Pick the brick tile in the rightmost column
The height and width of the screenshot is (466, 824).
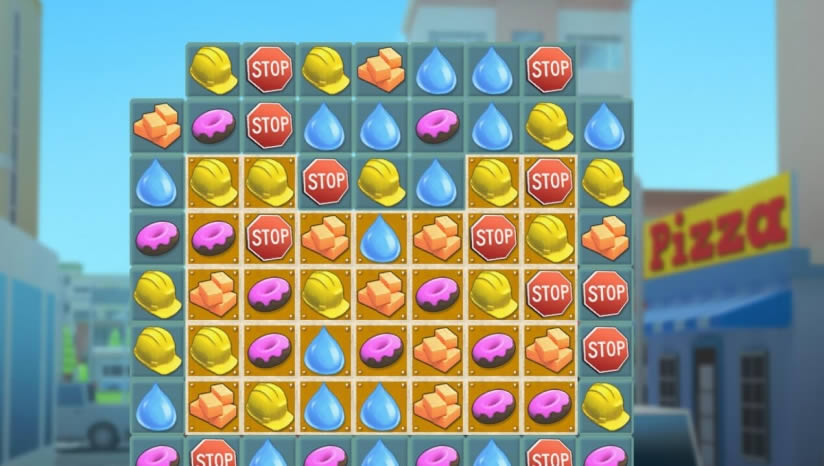[x=604, y=238]
